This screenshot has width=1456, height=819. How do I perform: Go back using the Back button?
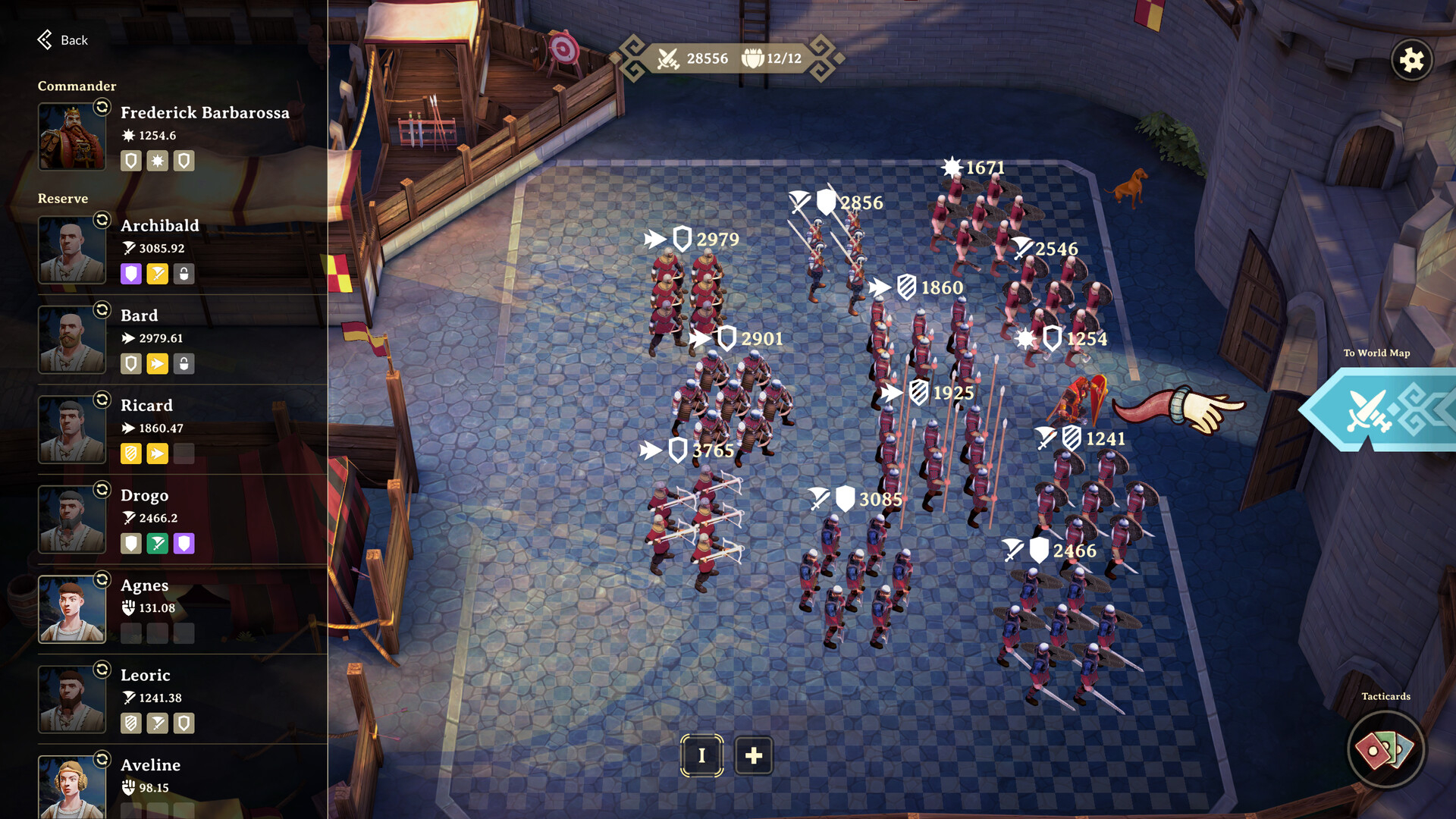coord(63,39)
